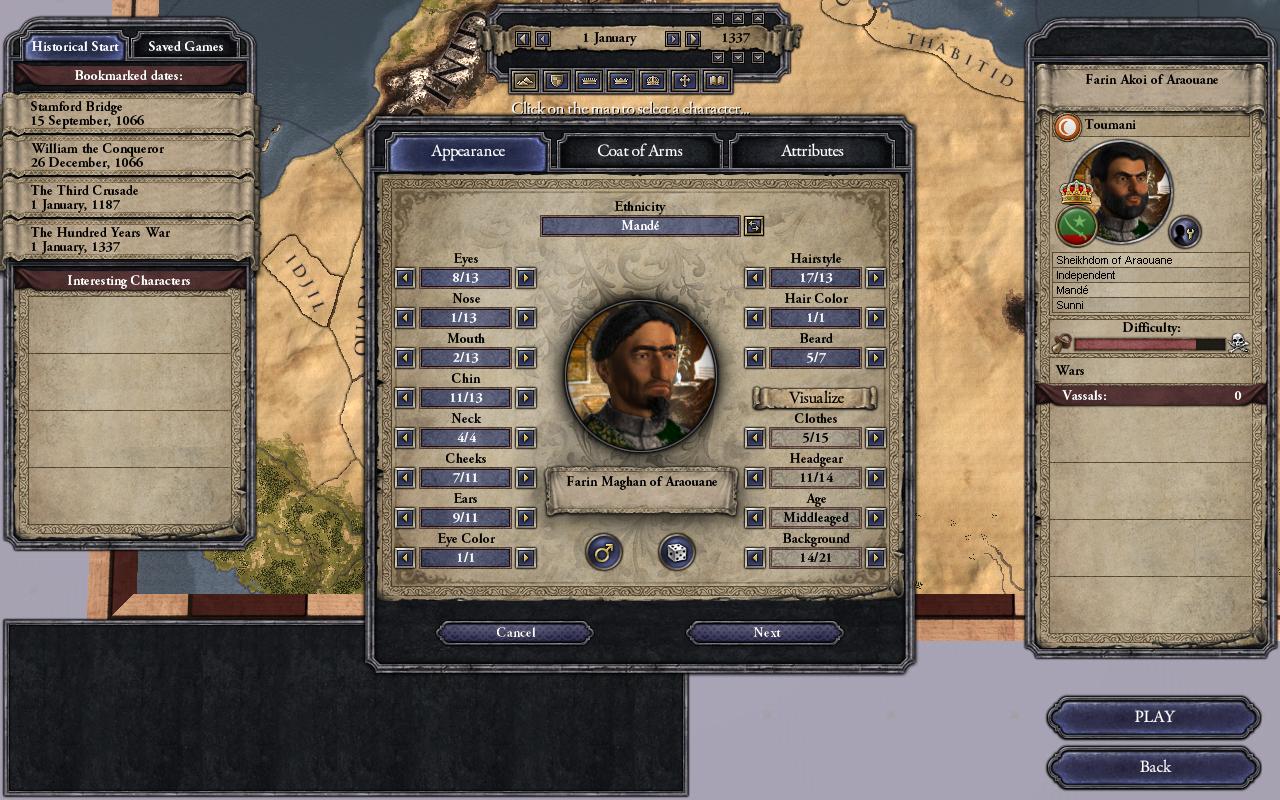Start the game with PLAY
This screenshot has width=1280, height=800.
point(1154,717)
